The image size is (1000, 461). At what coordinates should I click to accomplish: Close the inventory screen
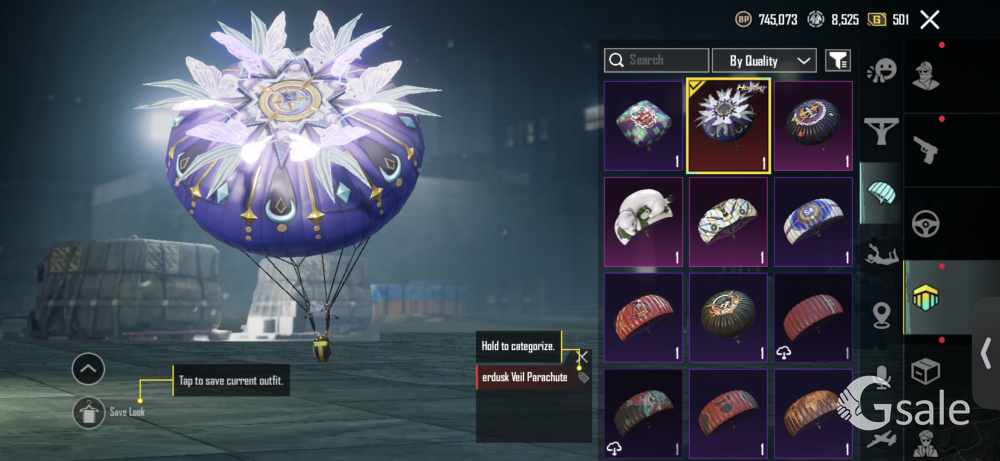[x=930, y=19]
